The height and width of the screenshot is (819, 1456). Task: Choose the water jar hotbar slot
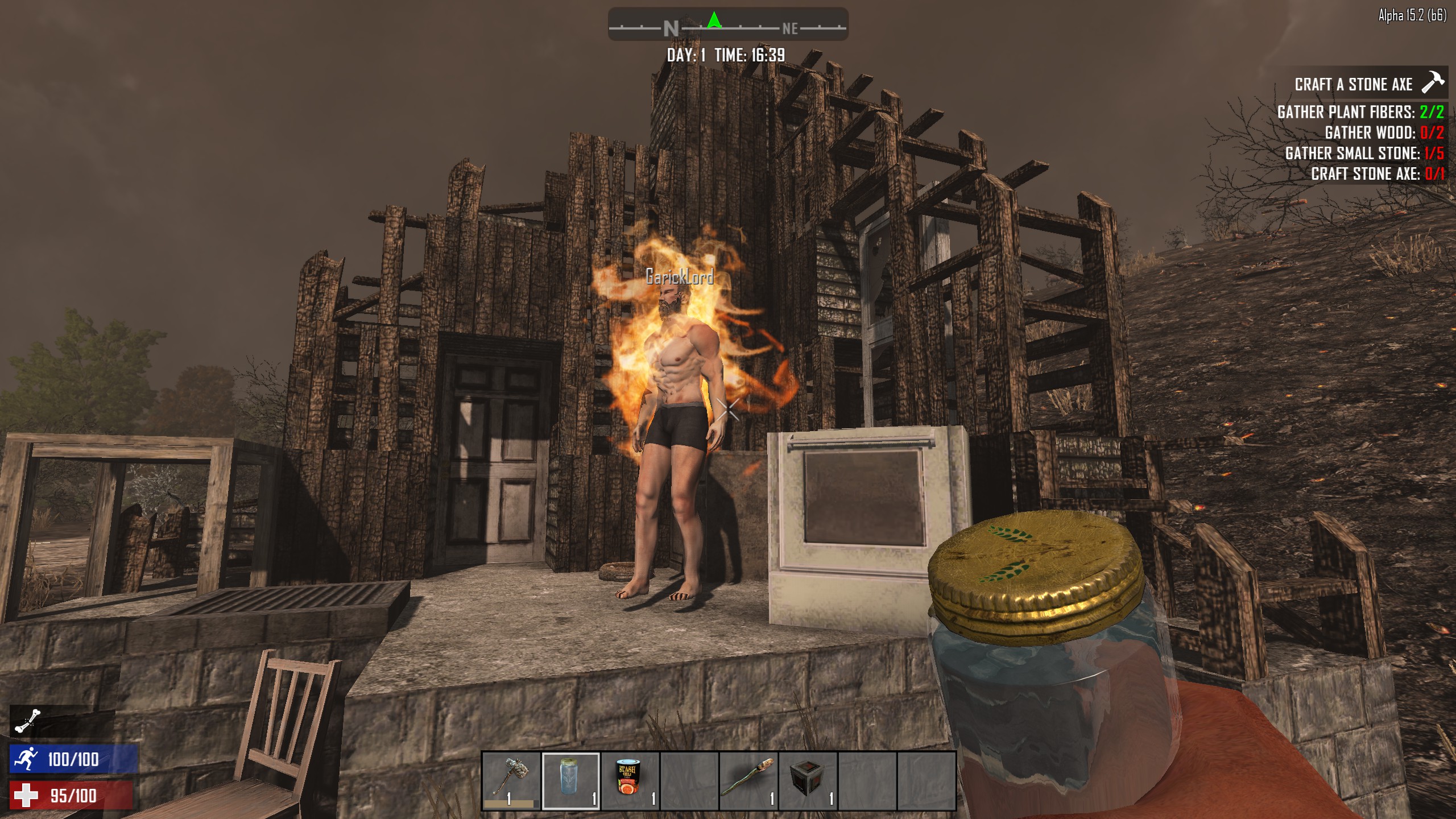[x=571, y=780]
